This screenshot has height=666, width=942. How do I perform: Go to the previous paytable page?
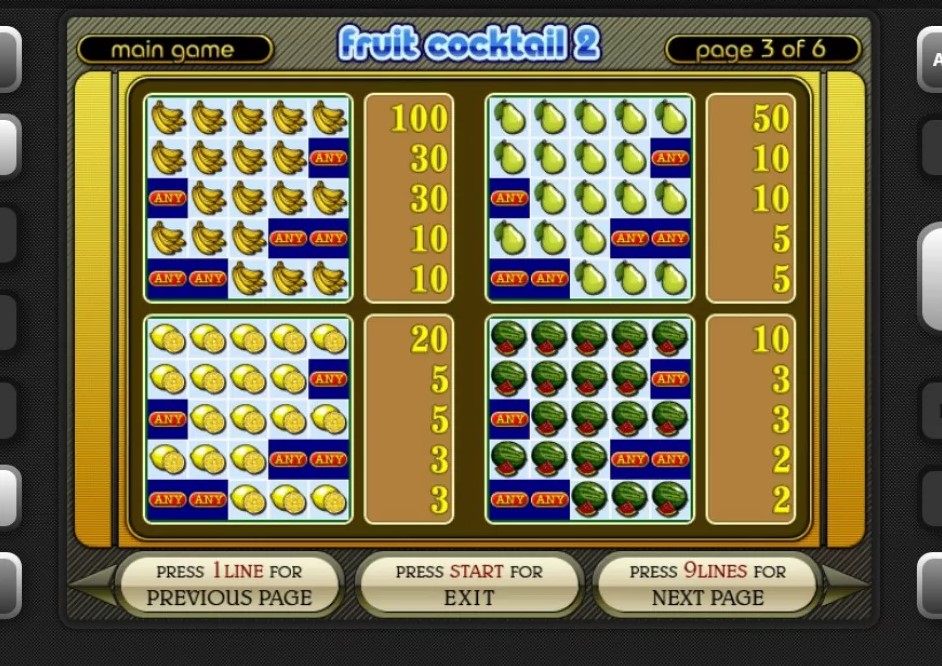pos(229,585)
